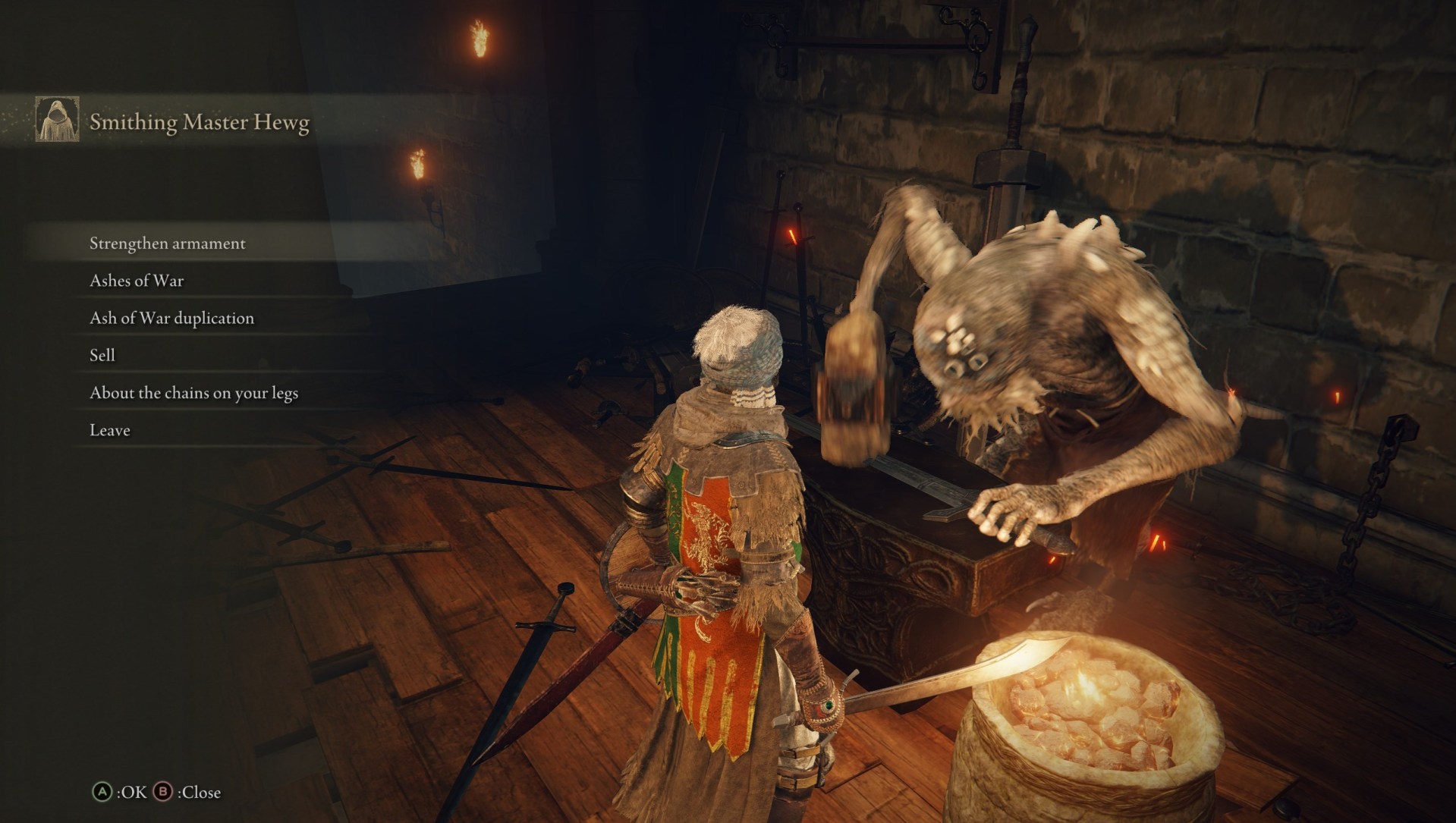Click the circular B button prompt icon
Viewport: 1456px width, 823px height.
(163, 792)
